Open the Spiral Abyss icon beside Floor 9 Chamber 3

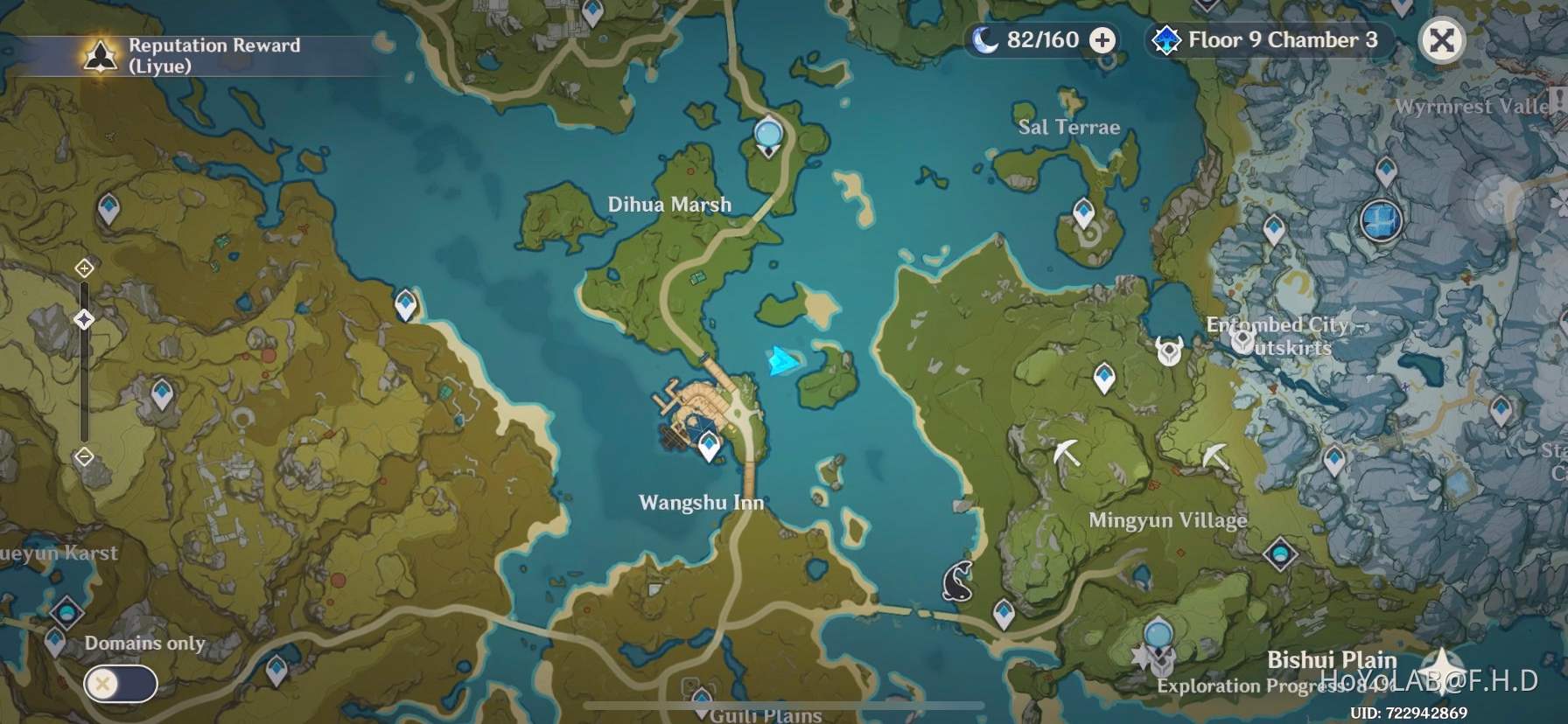pos(1167,38)
